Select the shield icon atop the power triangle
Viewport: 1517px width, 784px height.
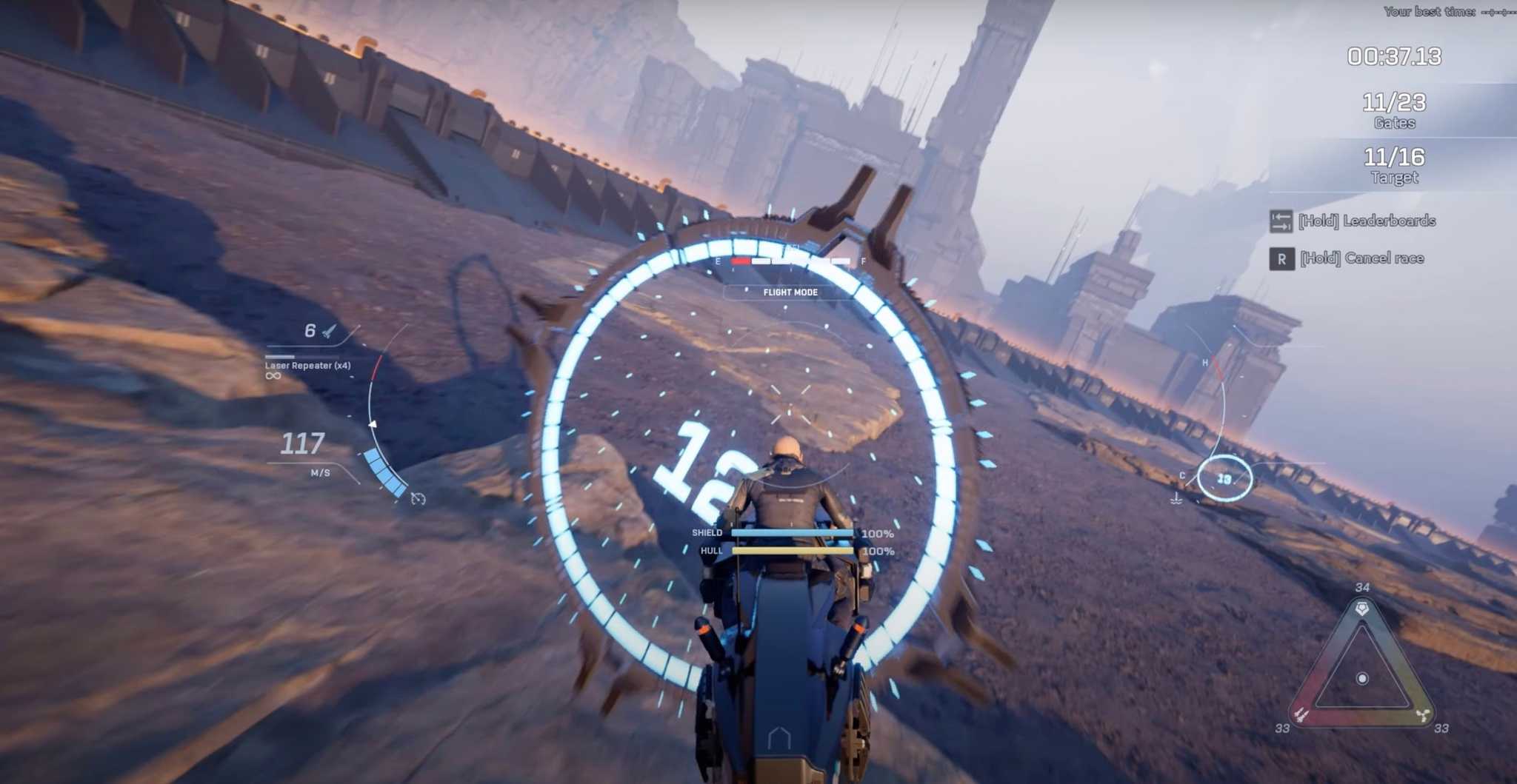(1363, 607)
